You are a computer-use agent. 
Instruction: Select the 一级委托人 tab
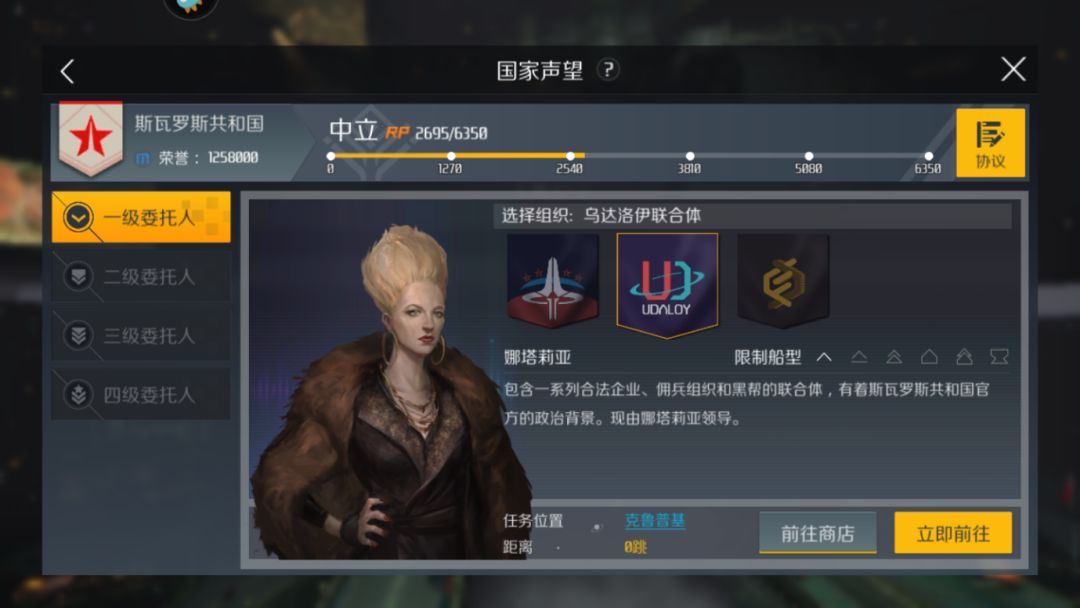pos(141,217)
